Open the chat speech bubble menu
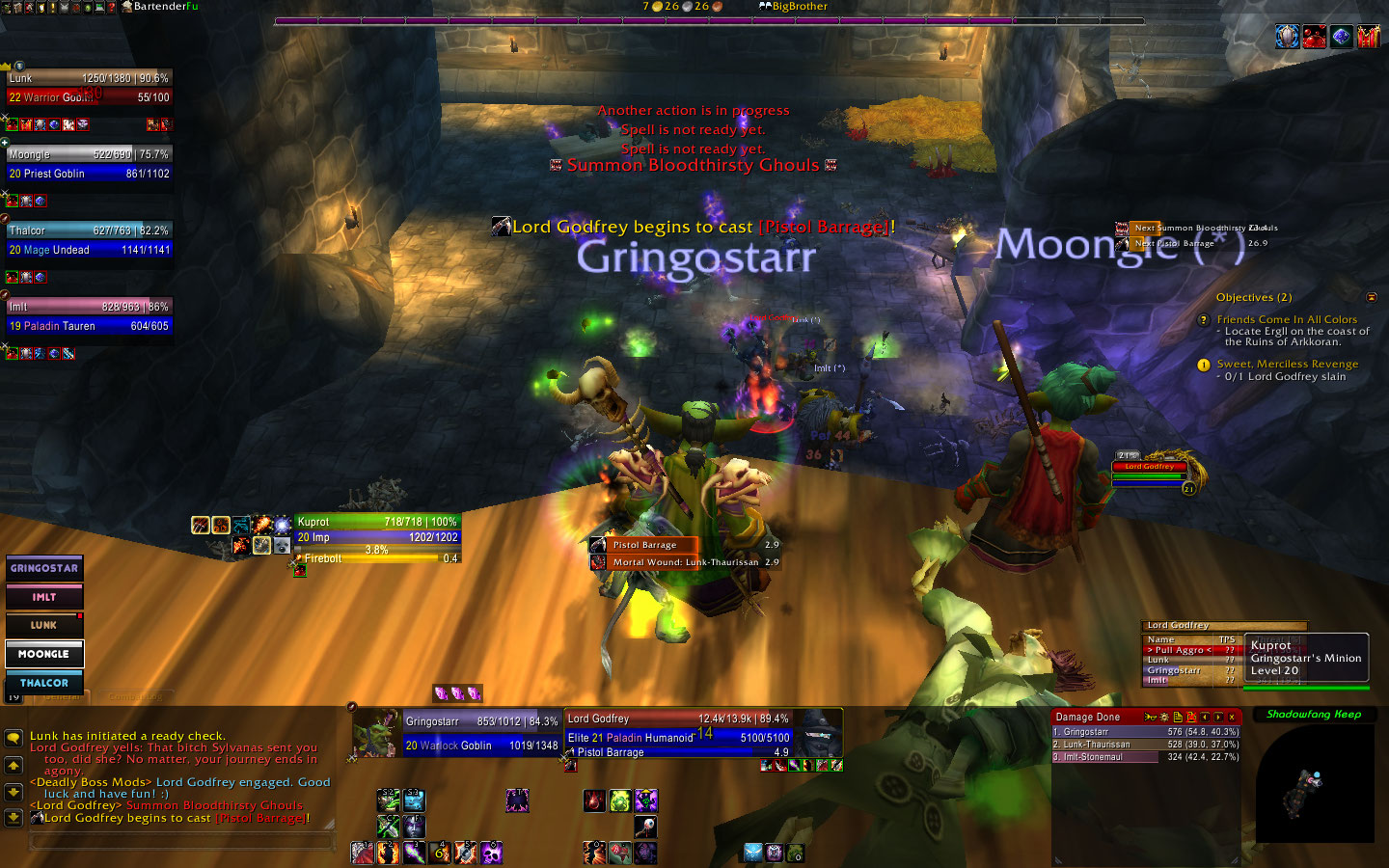Image resolution: width=1389 pixels, height=868 pixels. (14, 738)
